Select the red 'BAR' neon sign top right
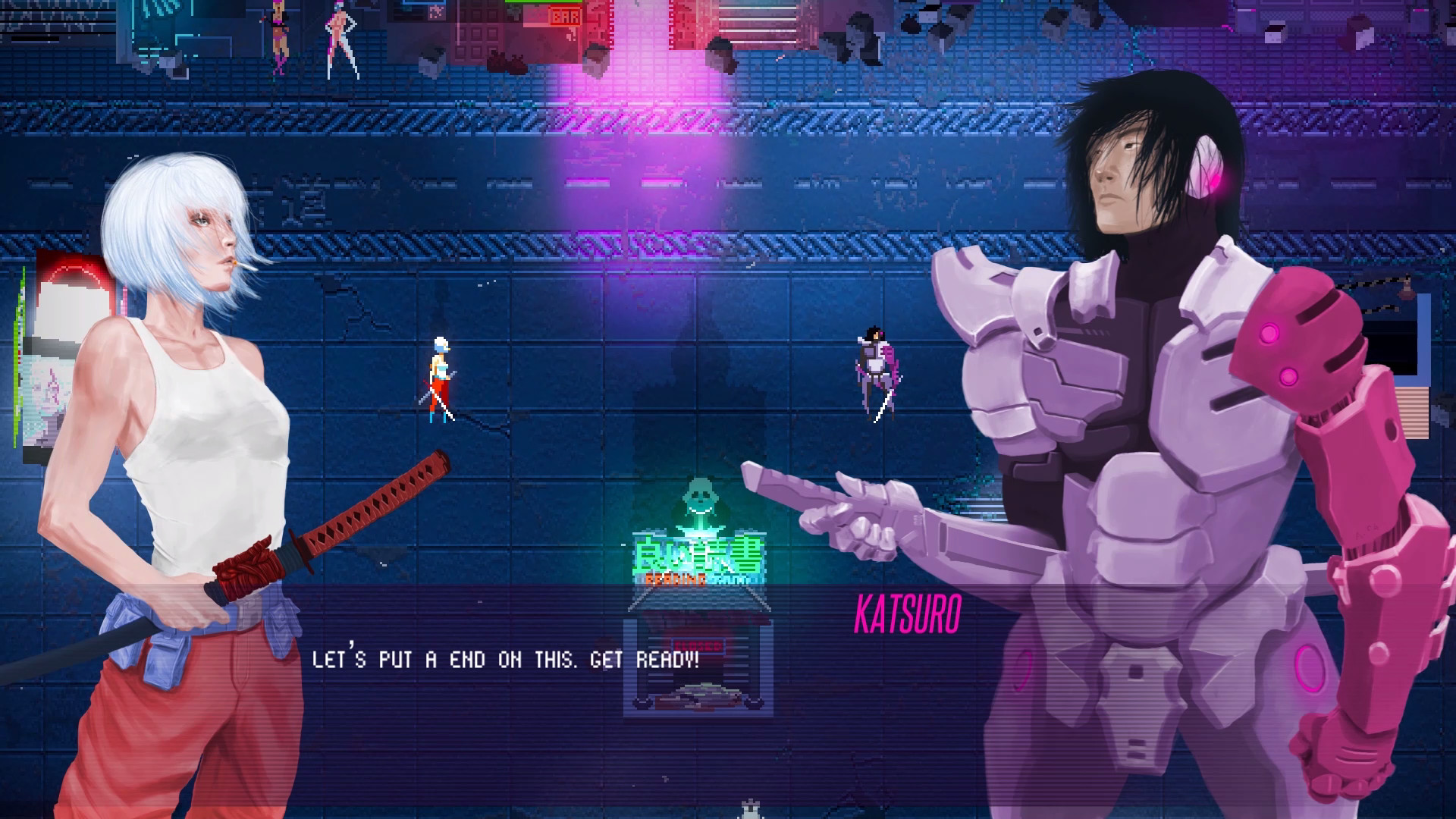This screenshot has height=819, width=1456. coord(565,17)
